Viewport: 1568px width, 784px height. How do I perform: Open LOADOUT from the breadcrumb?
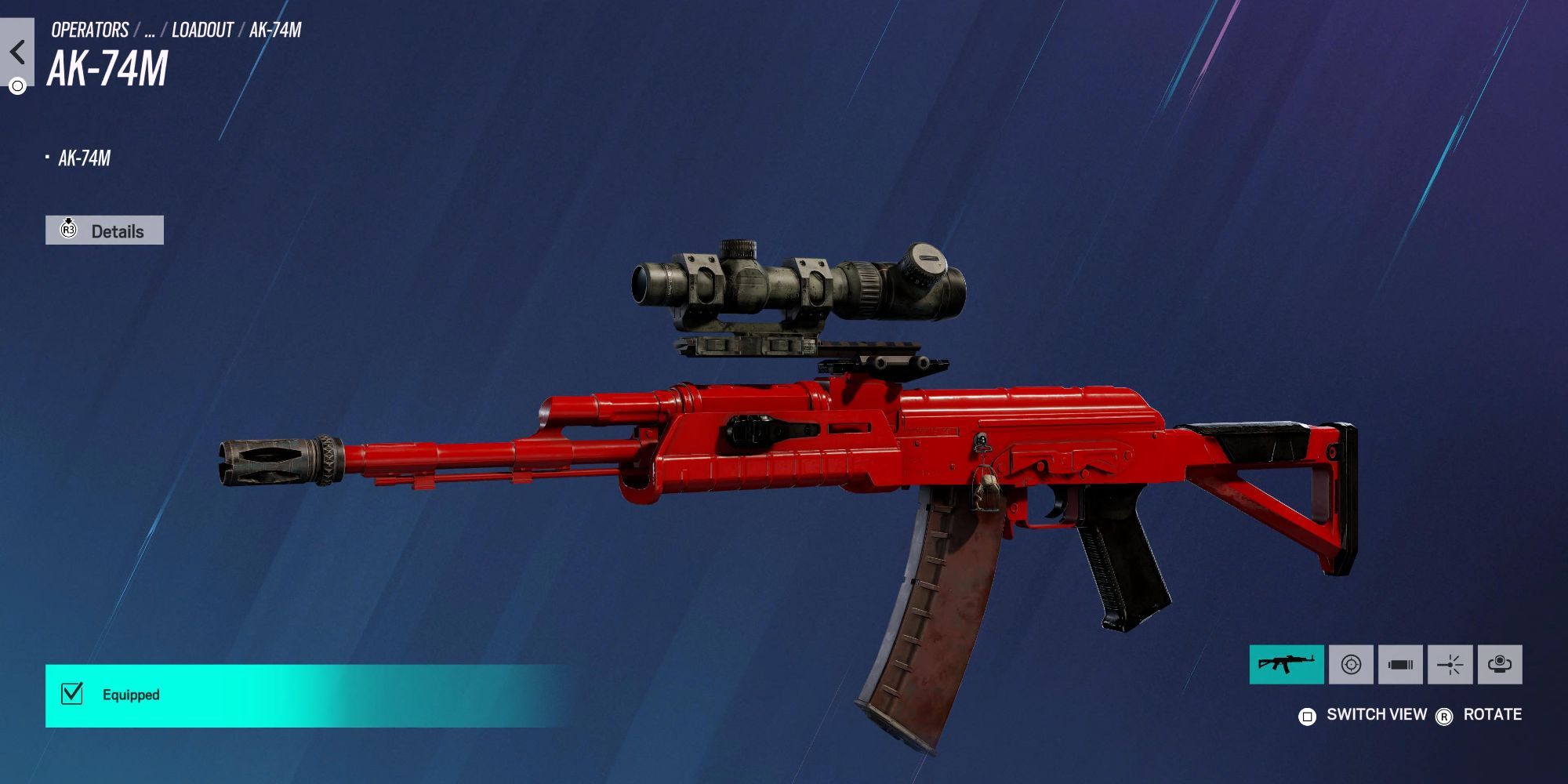204,30
